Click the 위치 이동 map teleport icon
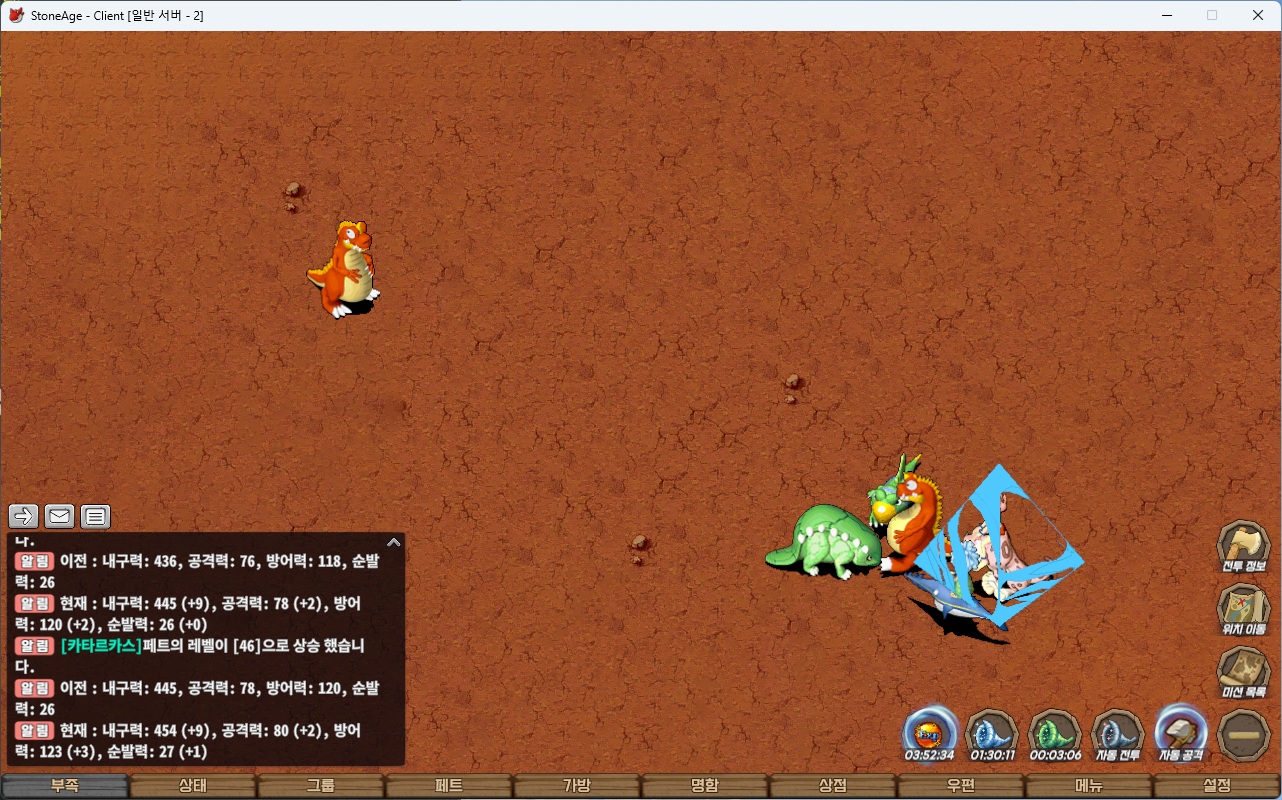 1243,610
